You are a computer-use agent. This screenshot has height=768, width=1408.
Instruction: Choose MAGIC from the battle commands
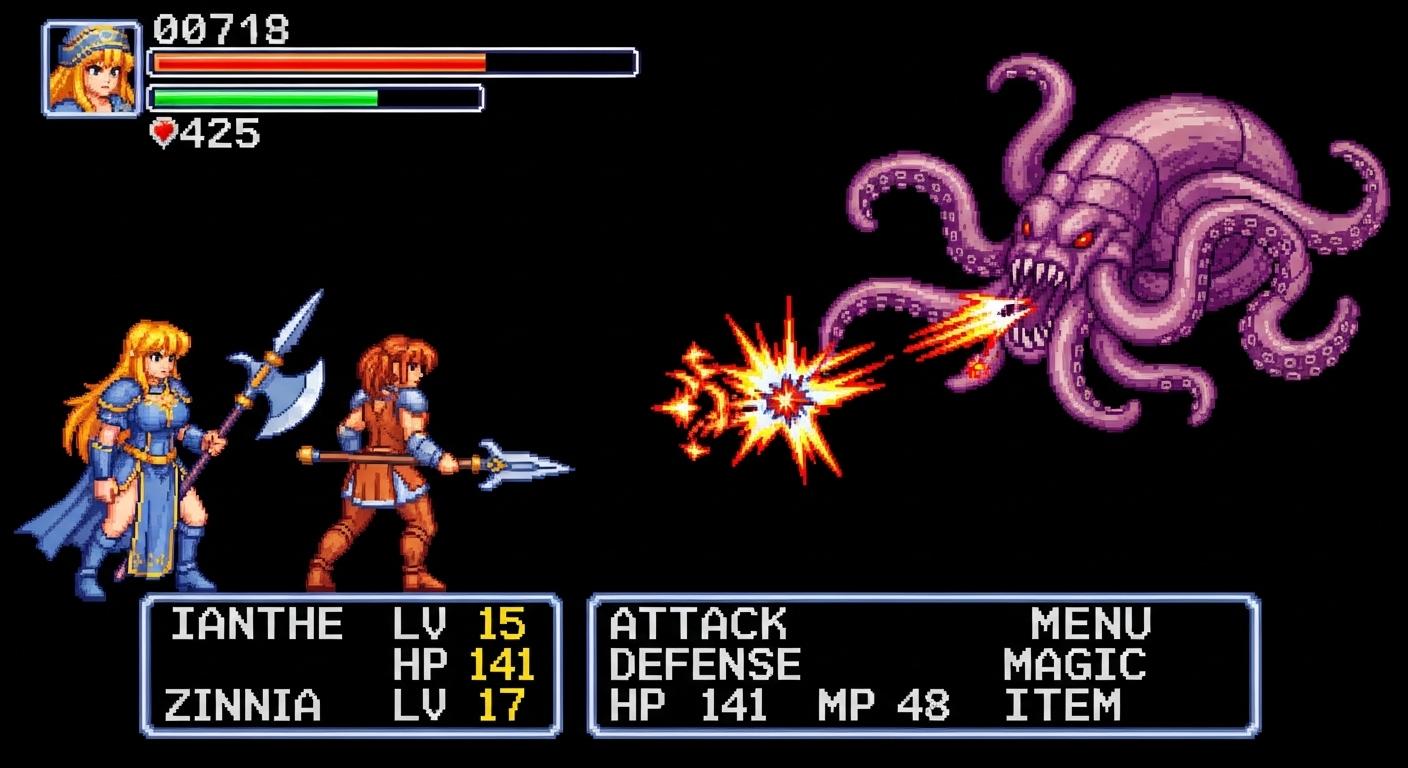point(1075,665)
